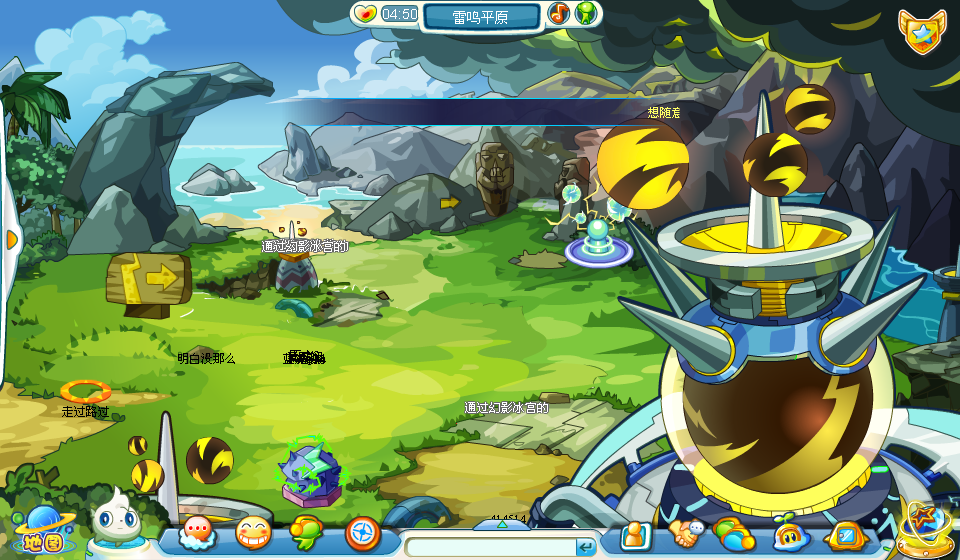The height and width of the screenshot is (560, 960).
Task: Open the green and blue chat bubbles icon
Action: pos(734,534)
